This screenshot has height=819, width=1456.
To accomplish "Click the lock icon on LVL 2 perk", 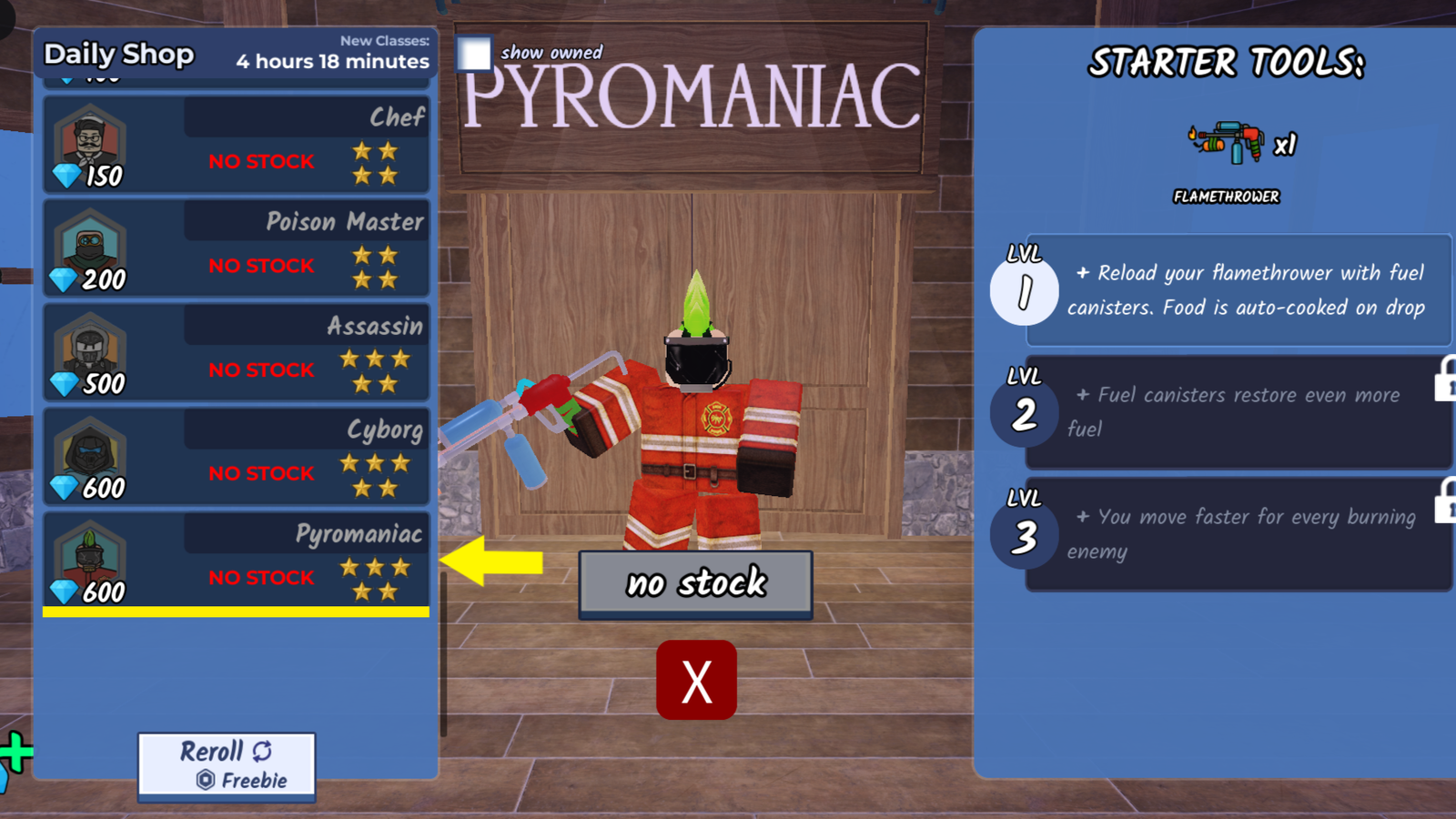I will coord(1444,386).
